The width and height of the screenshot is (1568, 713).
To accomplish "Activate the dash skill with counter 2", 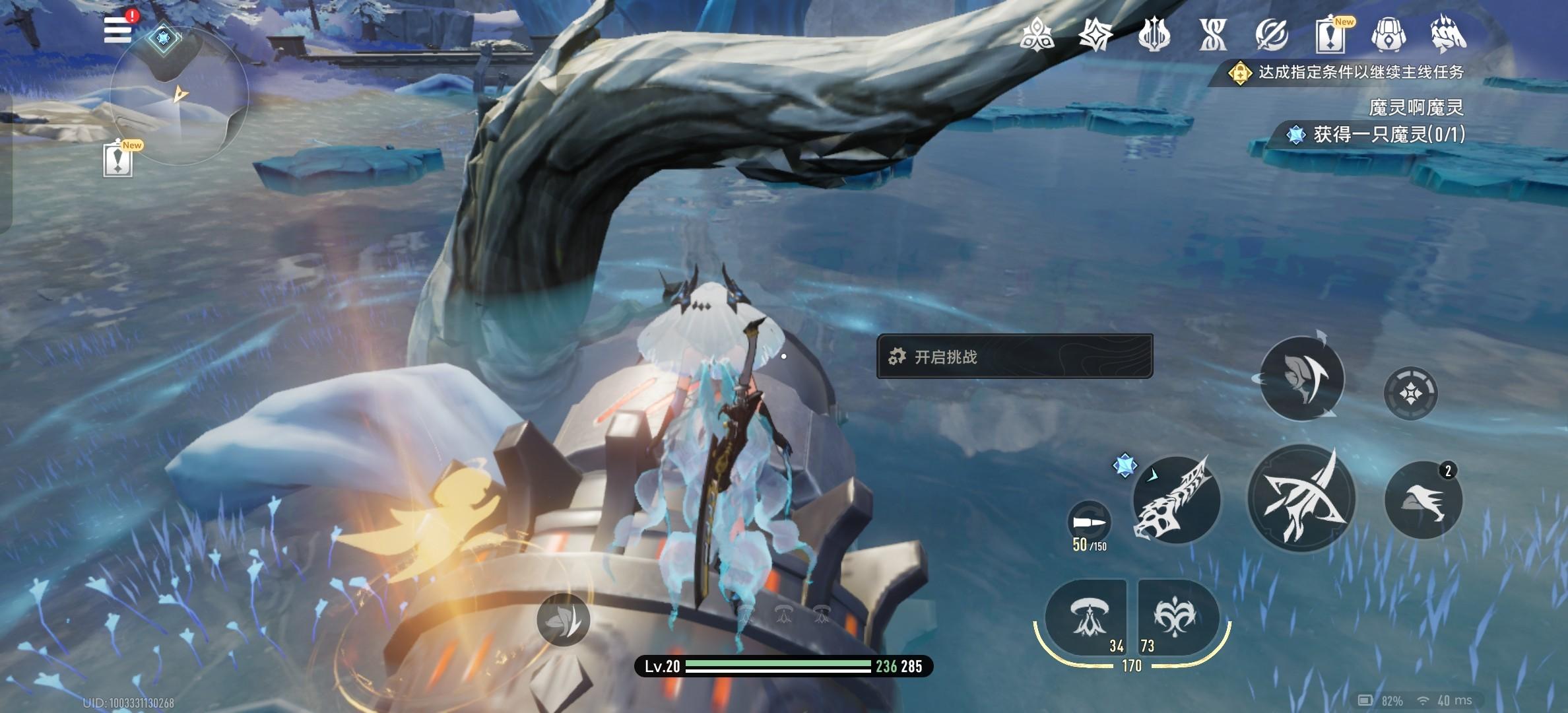I will (1423, 500).
